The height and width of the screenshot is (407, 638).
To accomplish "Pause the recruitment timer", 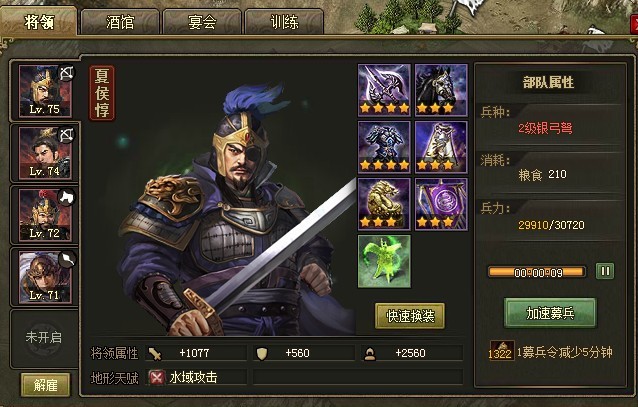I will pos(605,271).
